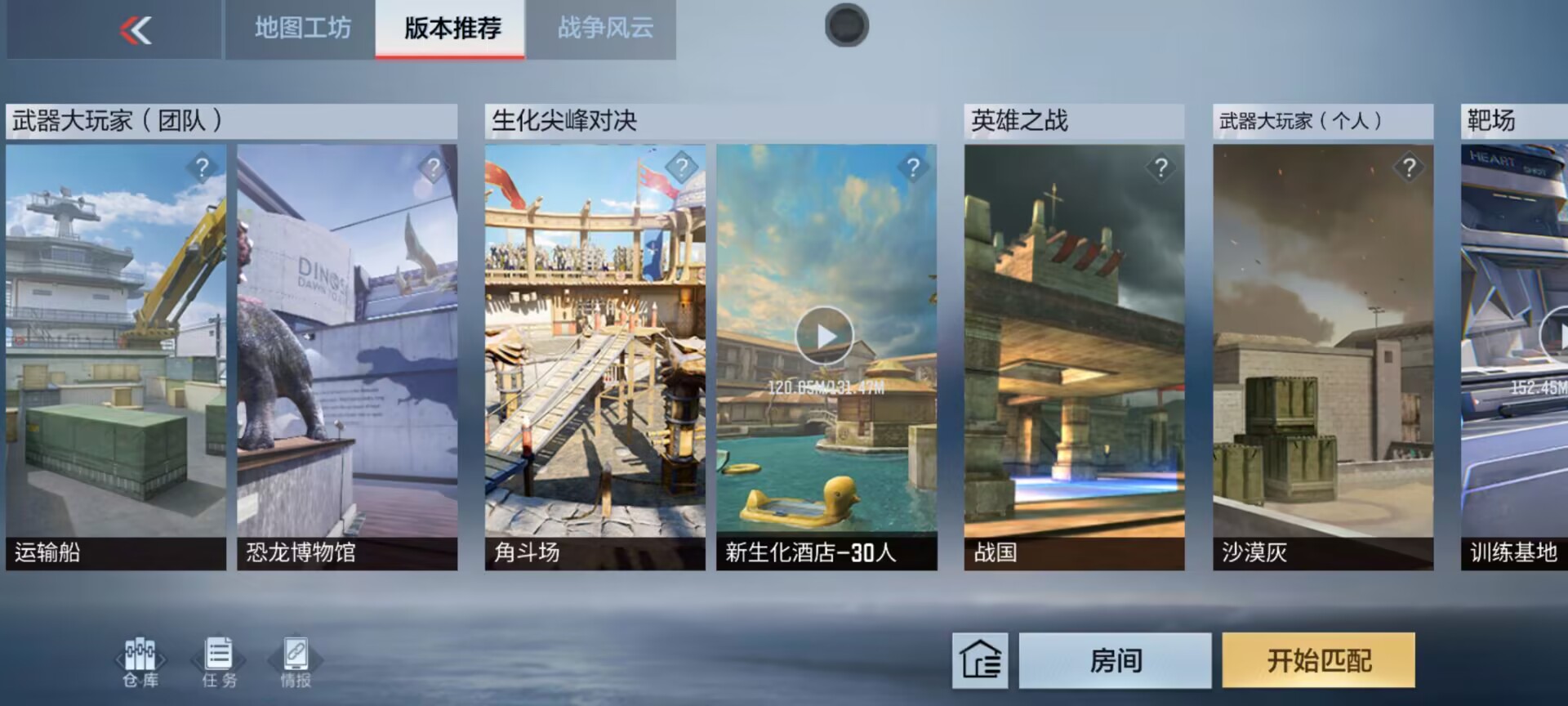The width and height of the screenshot is (1568, 706).
Task: Open the help icon on 新生化酒店-30人 map
Action: tap(913, 168)
